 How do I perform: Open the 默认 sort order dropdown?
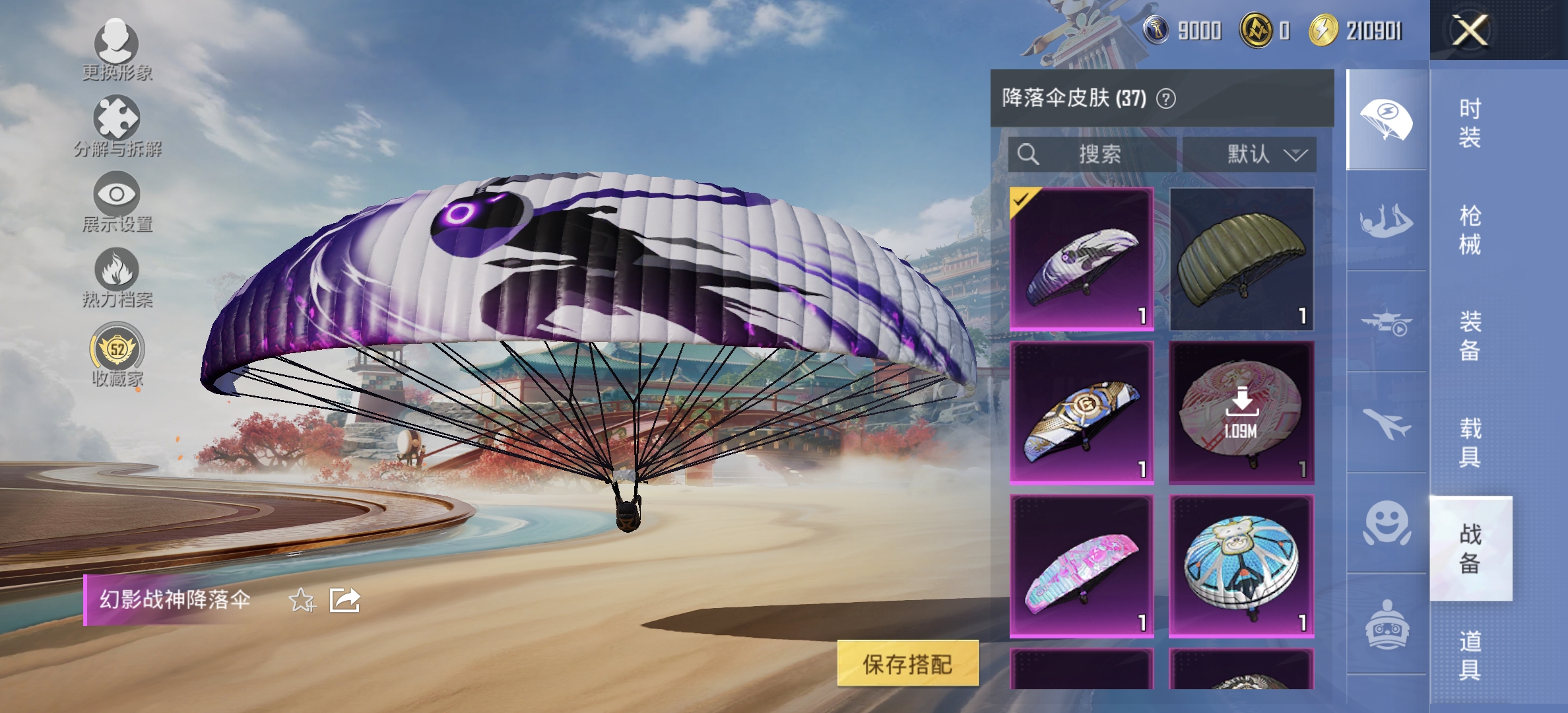point(1251,154)
